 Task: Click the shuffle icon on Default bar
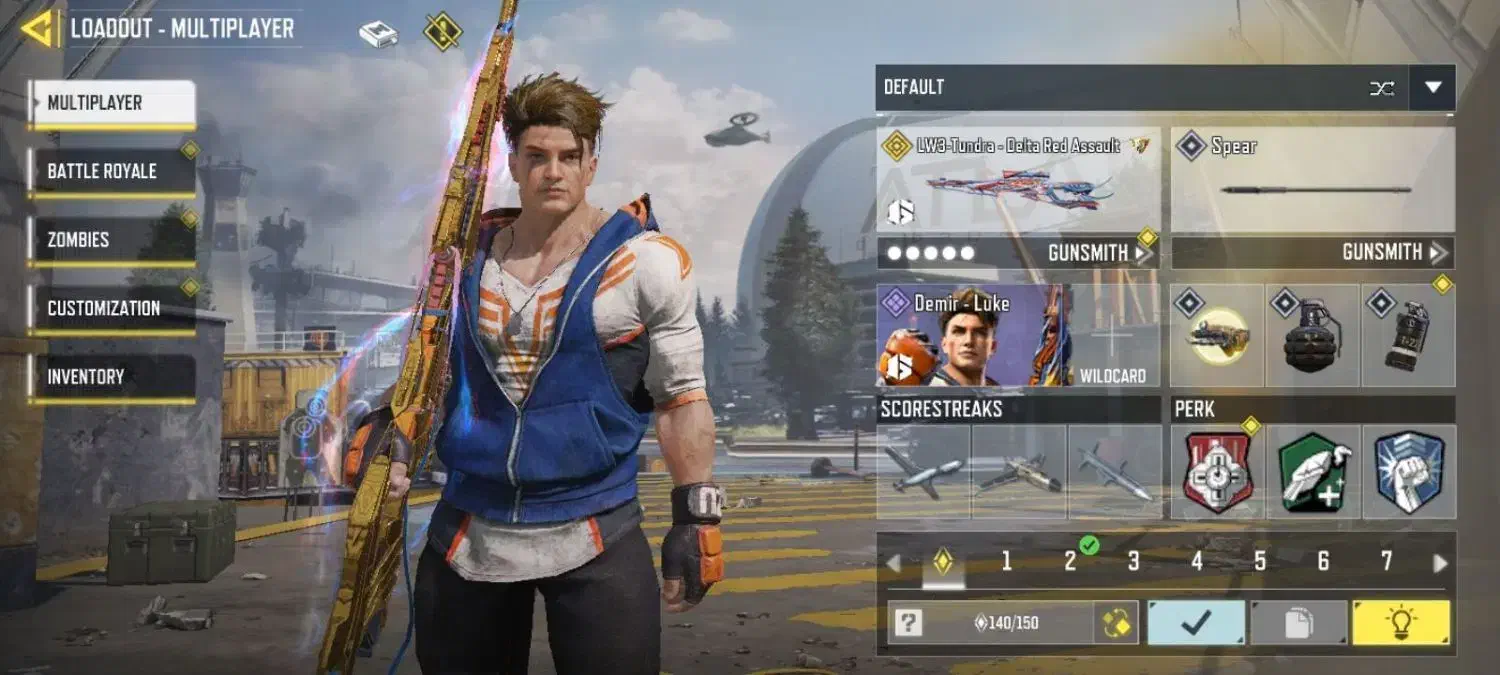1381,88
